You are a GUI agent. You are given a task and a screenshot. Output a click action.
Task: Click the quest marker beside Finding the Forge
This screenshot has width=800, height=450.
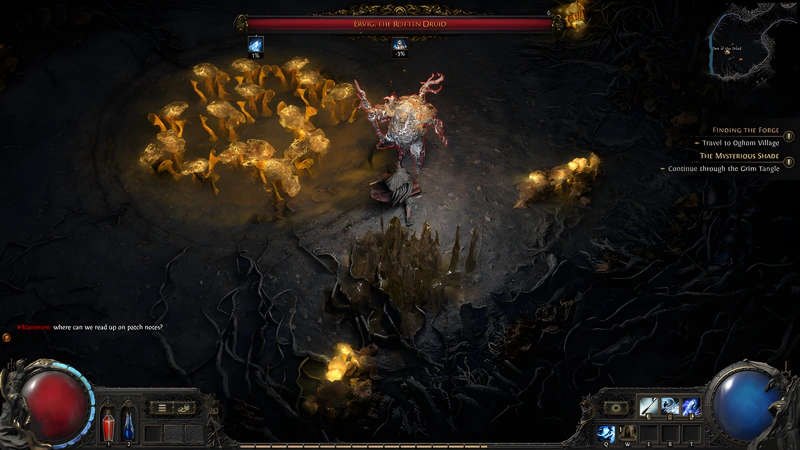coord(789,135)
